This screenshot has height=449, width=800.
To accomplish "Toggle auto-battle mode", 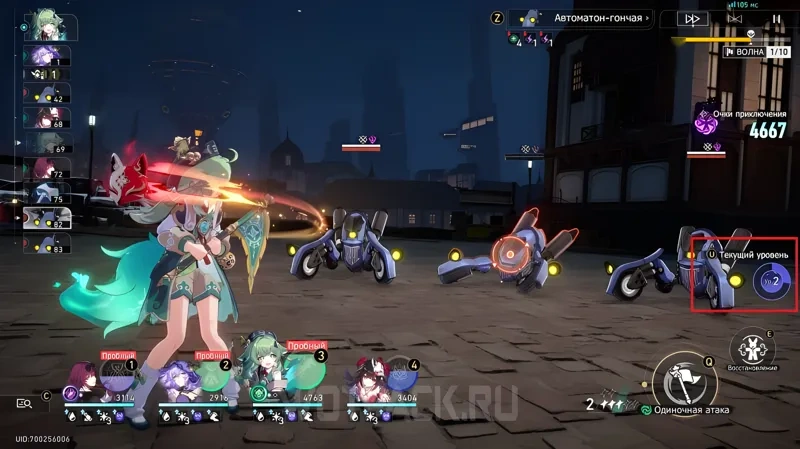I will pos(735,18).
